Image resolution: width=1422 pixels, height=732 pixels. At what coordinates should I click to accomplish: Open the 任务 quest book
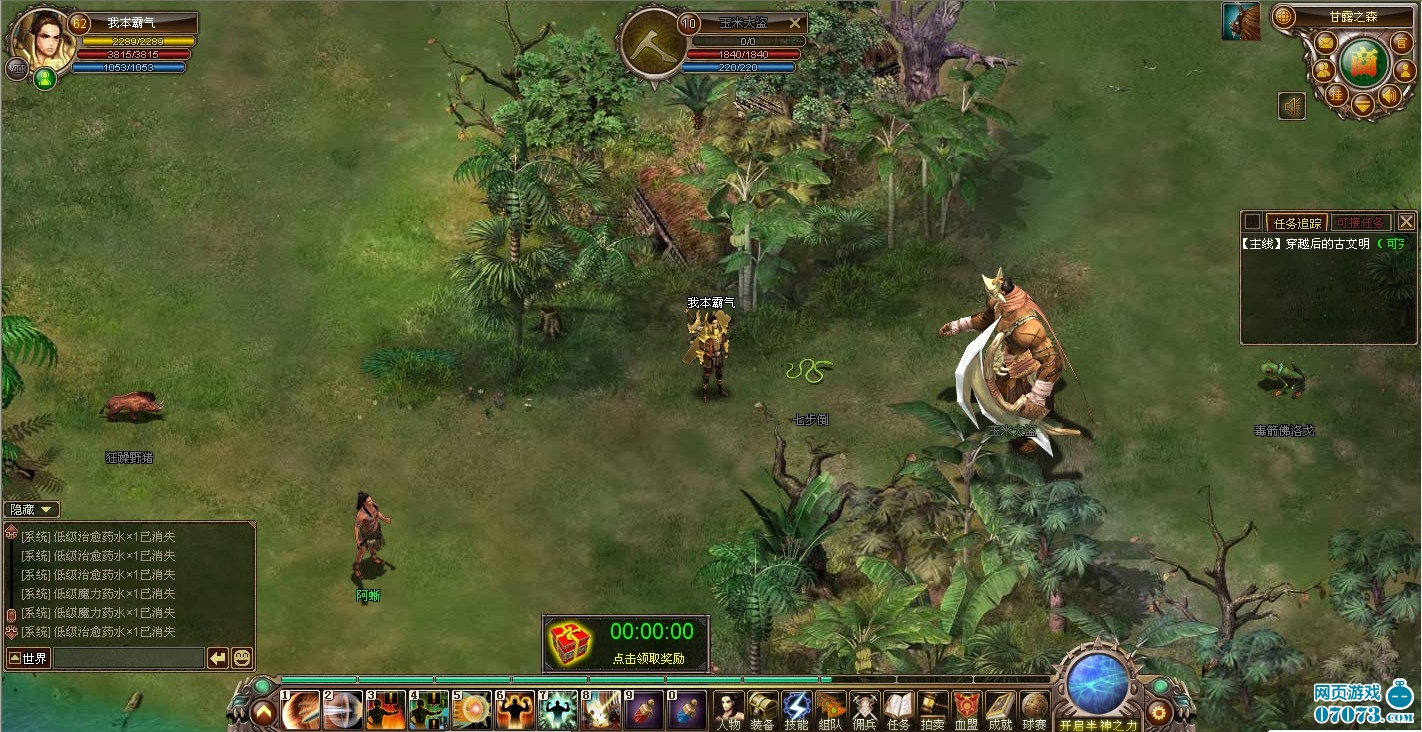point(898,708)
